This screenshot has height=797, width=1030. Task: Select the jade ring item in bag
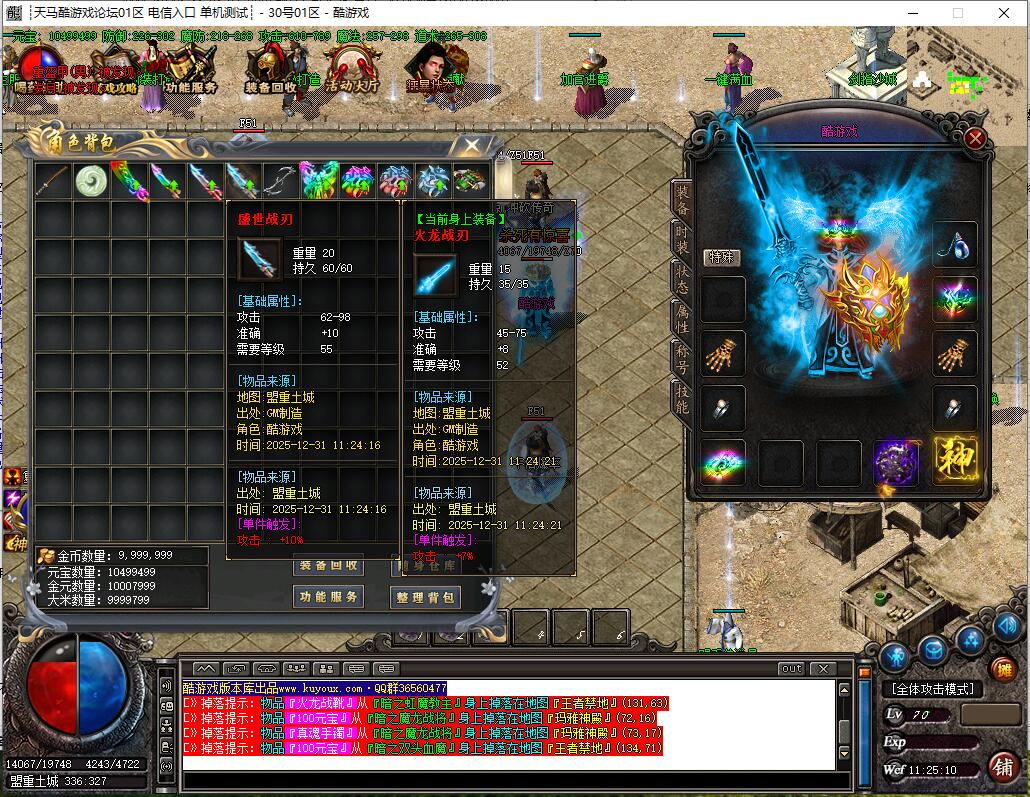(91, 181)
